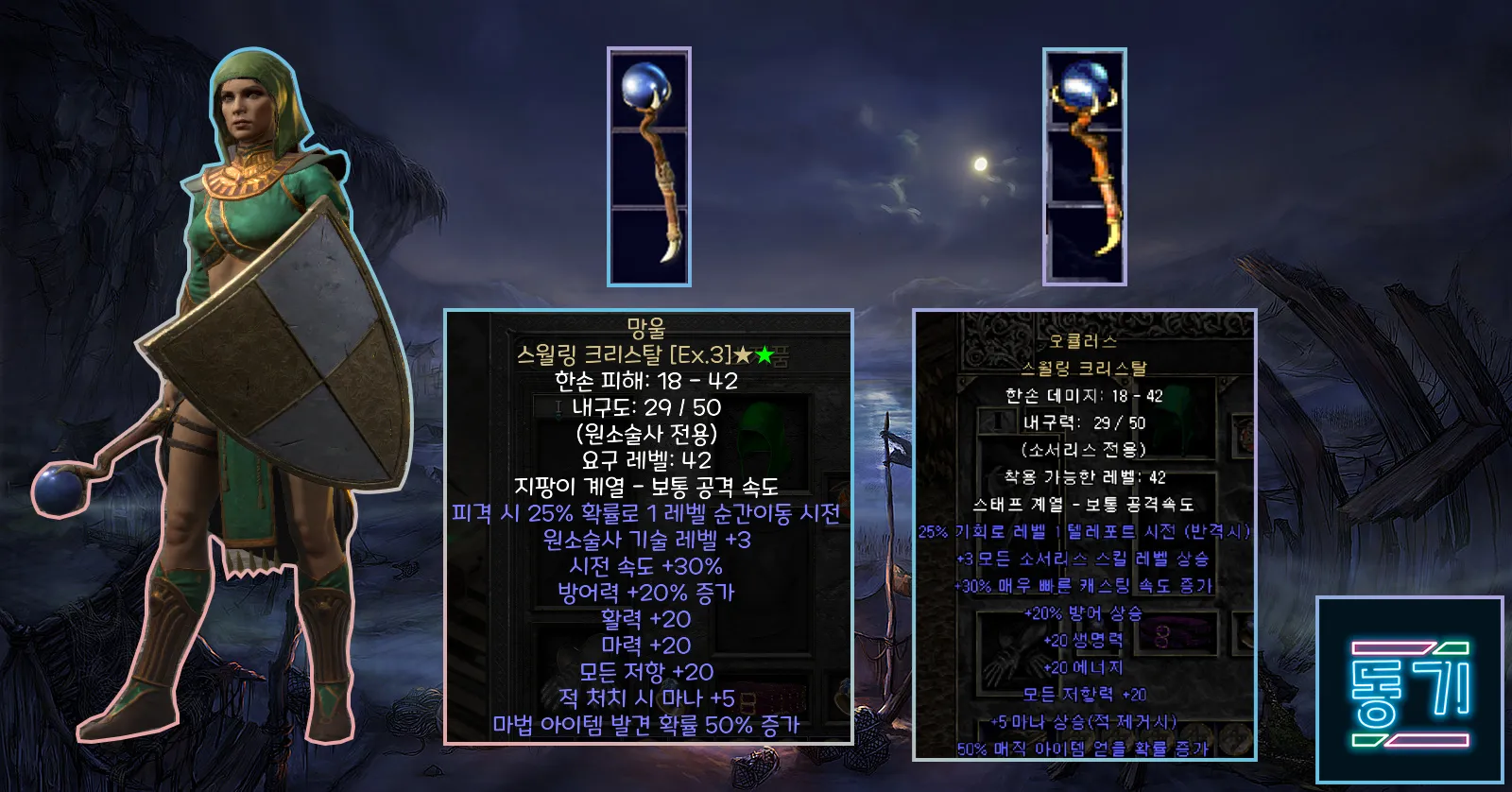Click the green star next to [Ex.3]
Screen dimensions: 1512x792
point(764,352)
